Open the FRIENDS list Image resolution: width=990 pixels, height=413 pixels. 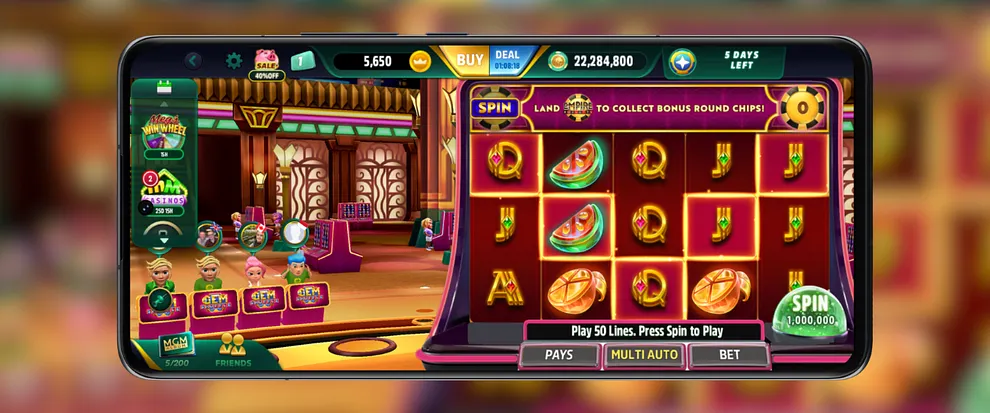(x=233, y=349)
